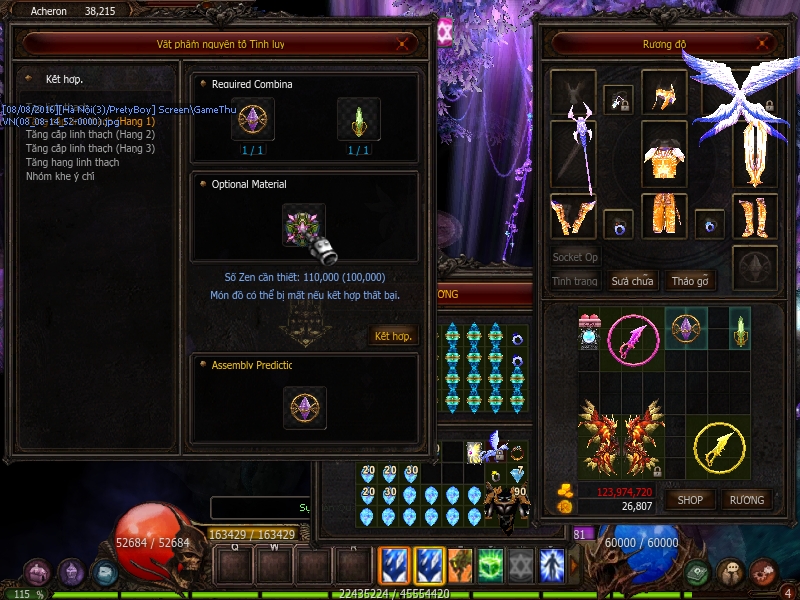Image resolution: width=800 pixels, height=600 pixels.
Task: Select the red-gold wings item in bag
Action: [621, 437]
